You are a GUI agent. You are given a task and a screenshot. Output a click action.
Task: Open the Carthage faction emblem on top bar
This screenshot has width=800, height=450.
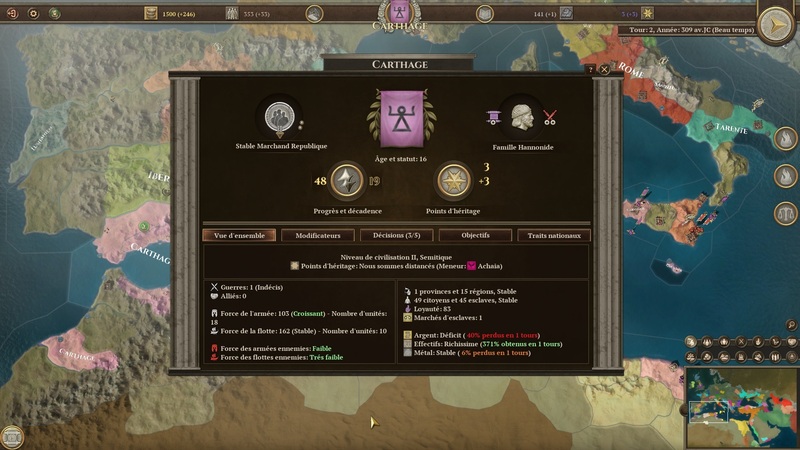point(400,12)
